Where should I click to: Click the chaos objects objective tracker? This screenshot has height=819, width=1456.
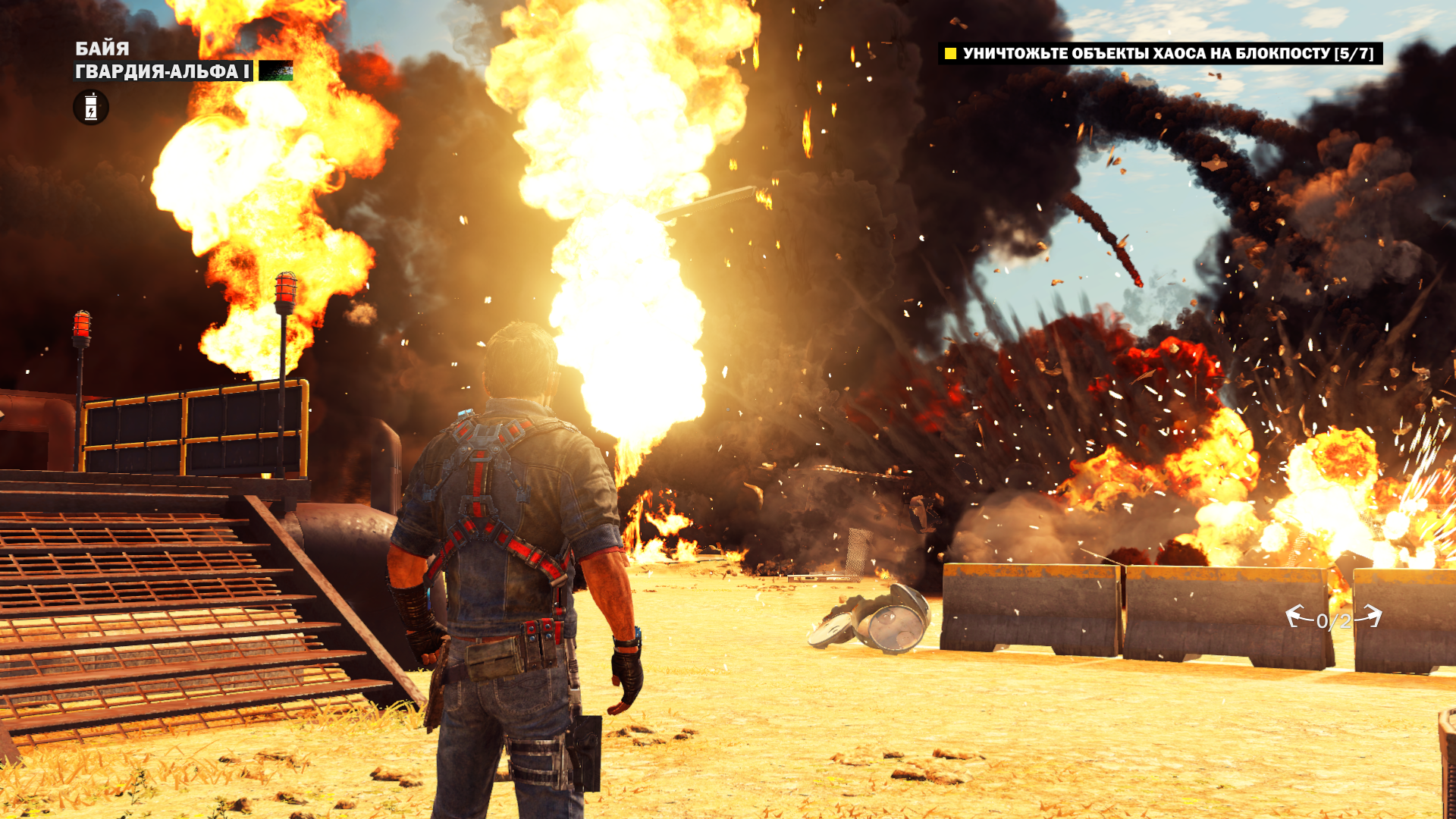(x=1160, y=53)
